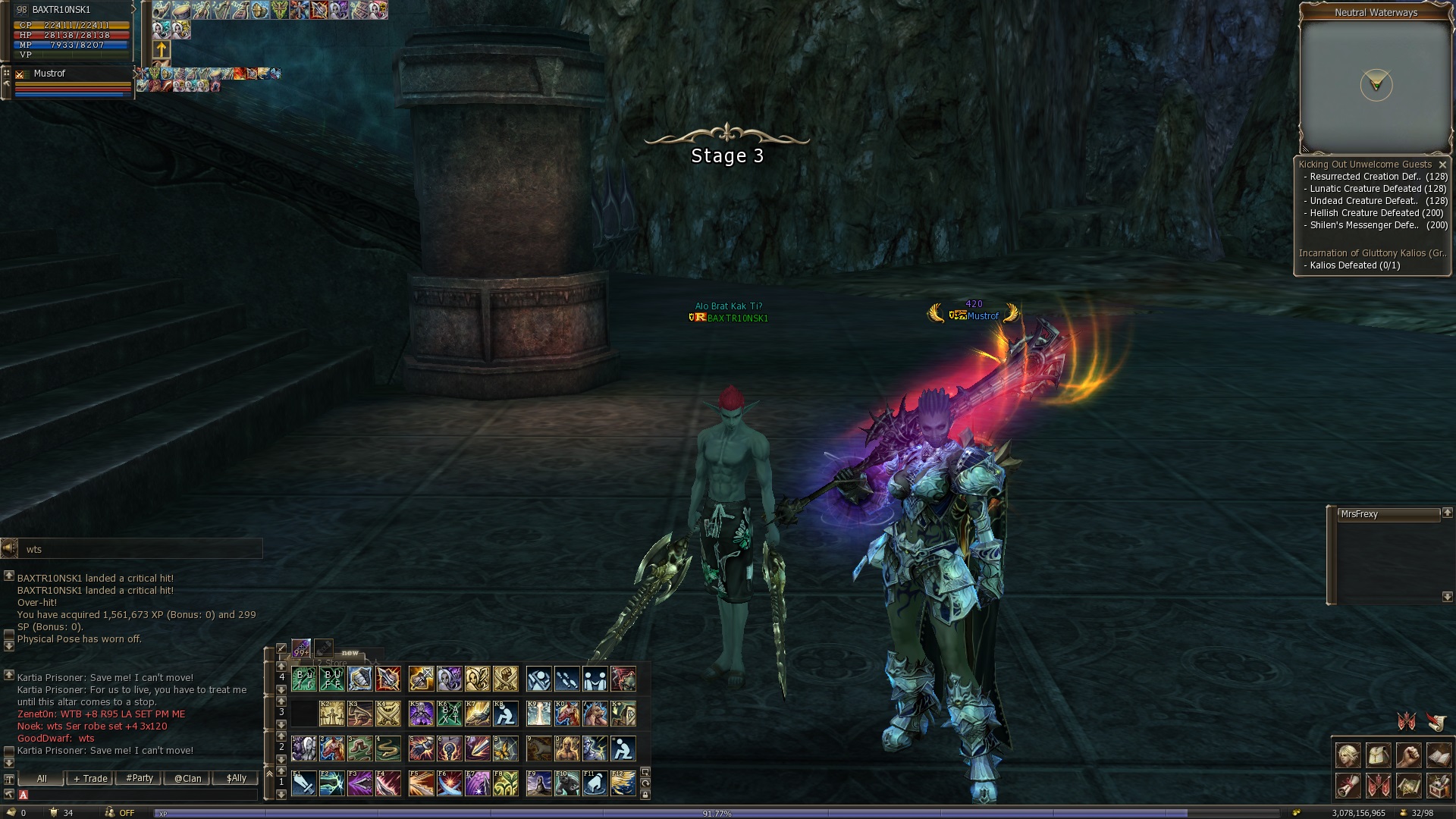This screenshot has height=819, width=1456.
Task: Open the character status elf portrait icon
Action: coord(1348,755)
